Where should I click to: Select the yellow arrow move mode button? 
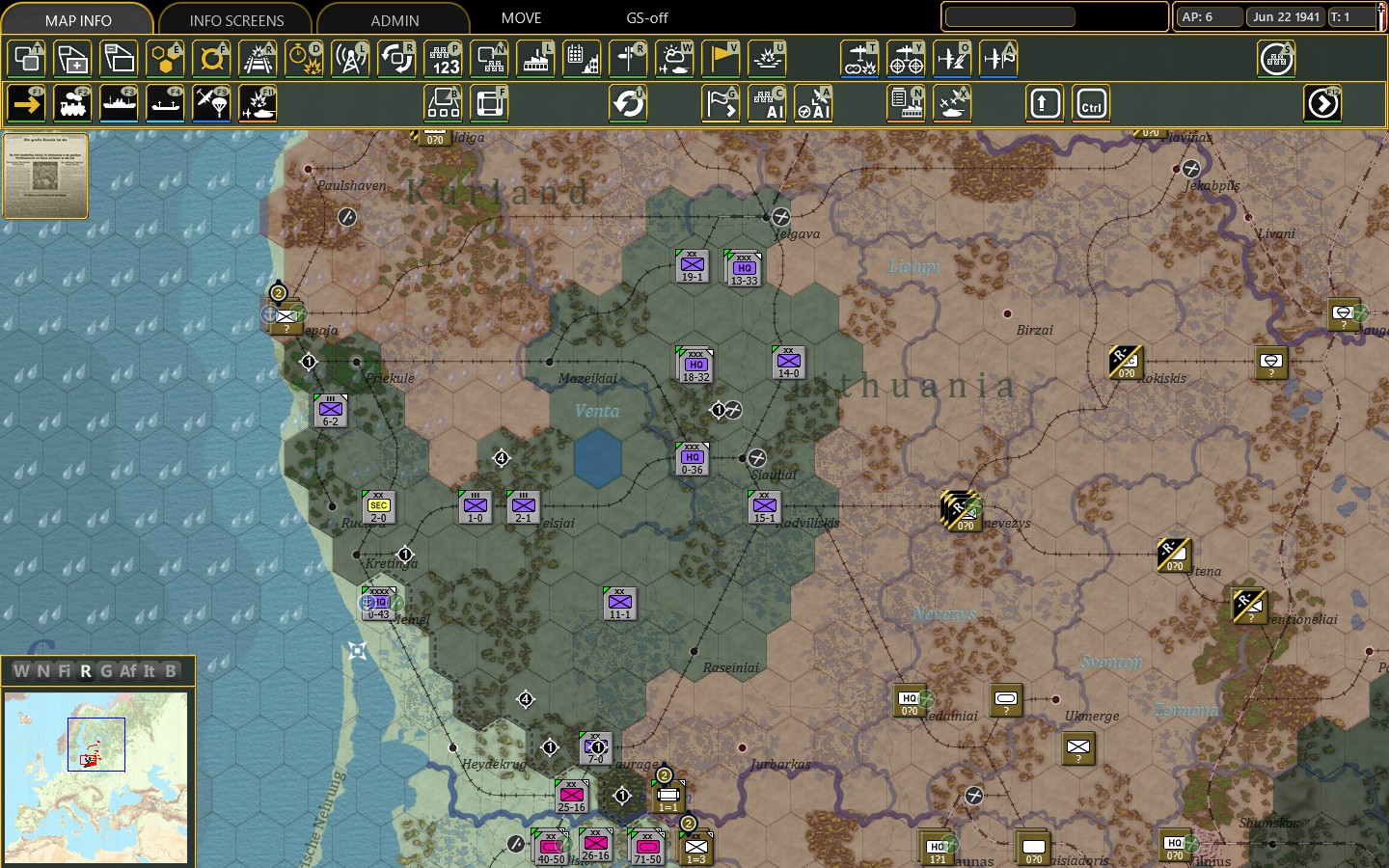point(27,103)
